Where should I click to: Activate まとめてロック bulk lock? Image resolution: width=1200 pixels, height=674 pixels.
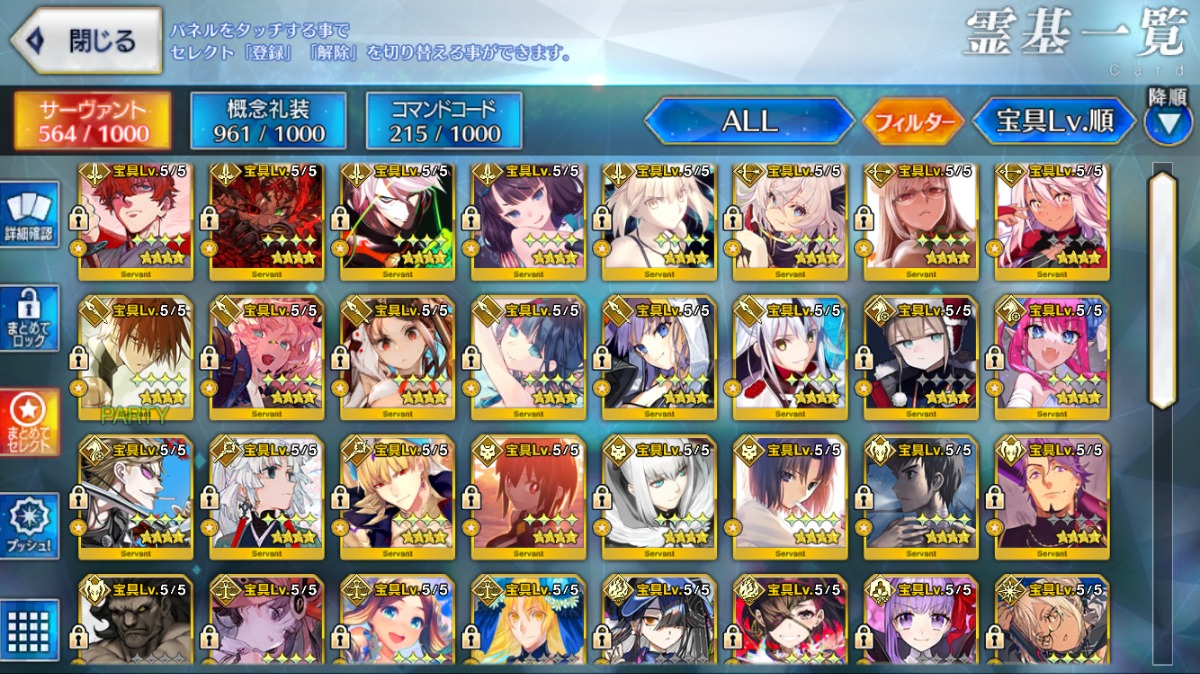point(29,318)
